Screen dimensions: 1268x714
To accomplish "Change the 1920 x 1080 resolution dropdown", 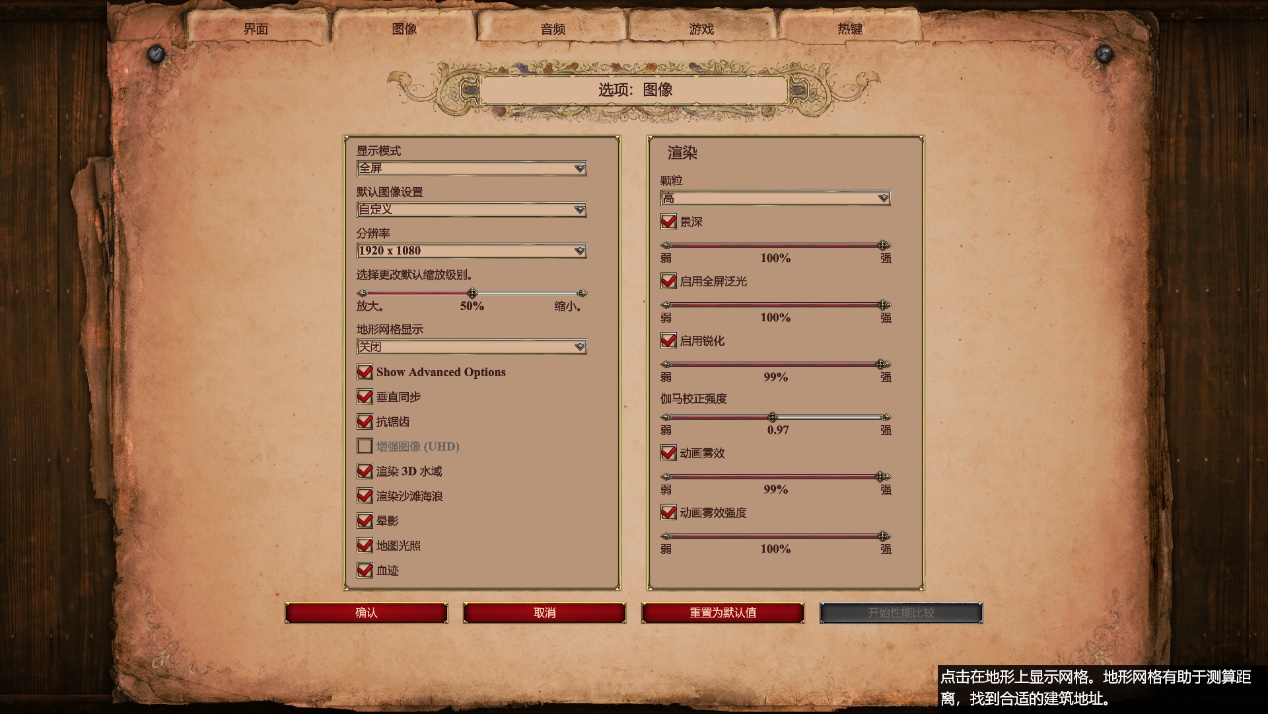I will point(471,251).
